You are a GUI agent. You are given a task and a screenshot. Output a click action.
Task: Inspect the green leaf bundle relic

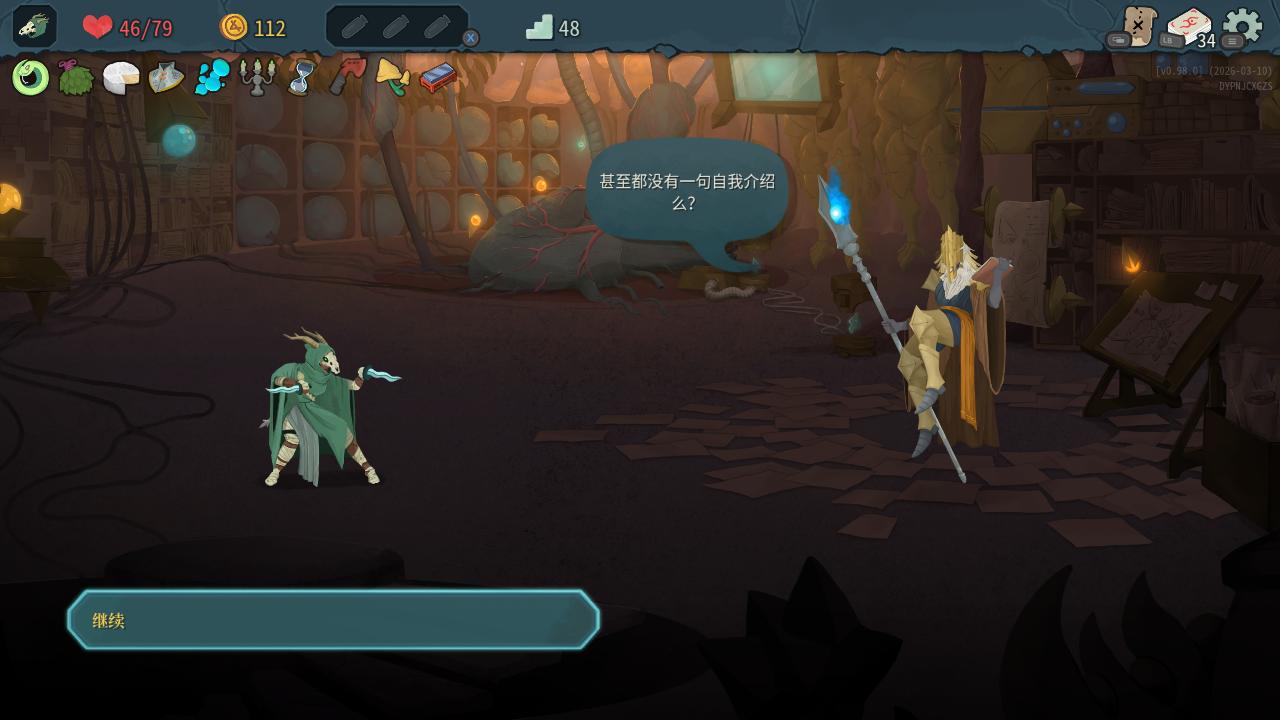click(x=75, y=77)
